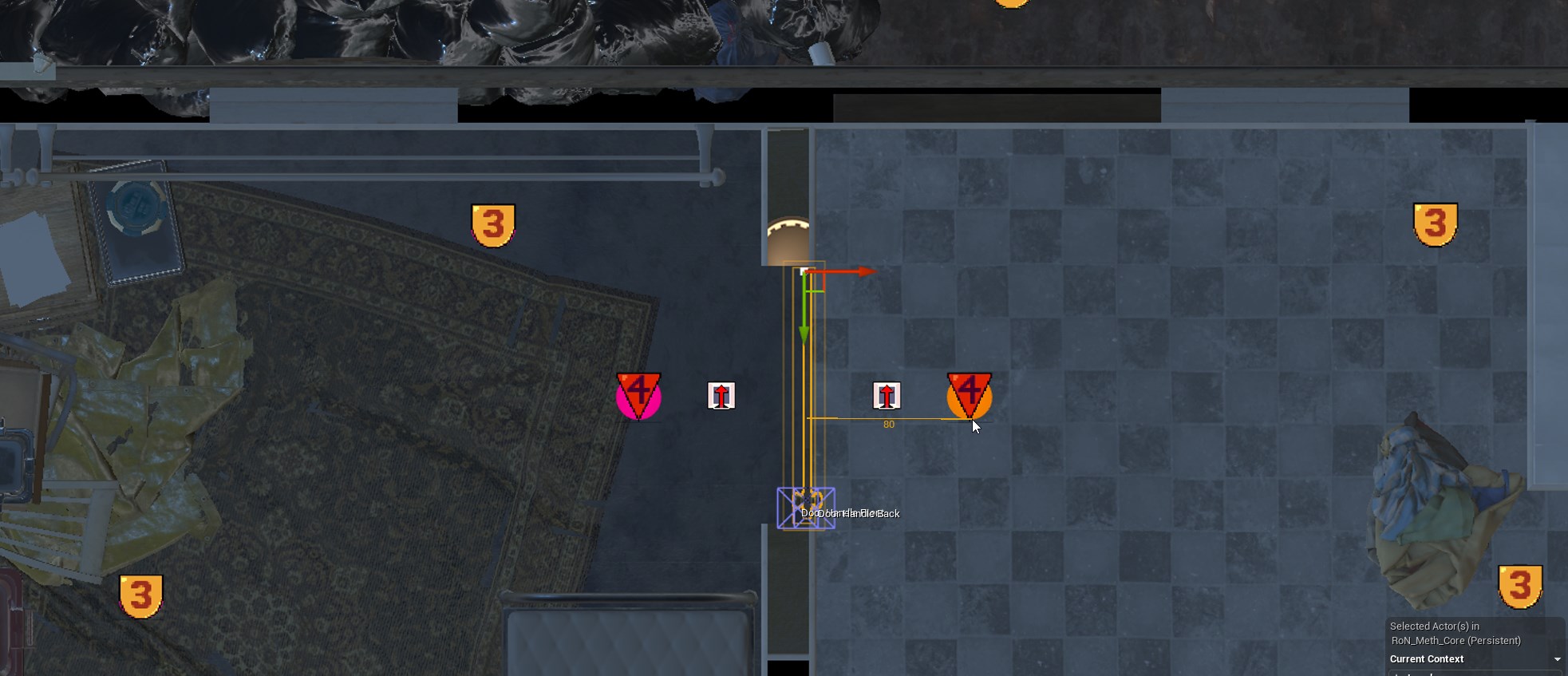Select the orange number 4 threat marker
This screenshot has height=676, width=1568.
pyautogui.click(x=970, y=392)
